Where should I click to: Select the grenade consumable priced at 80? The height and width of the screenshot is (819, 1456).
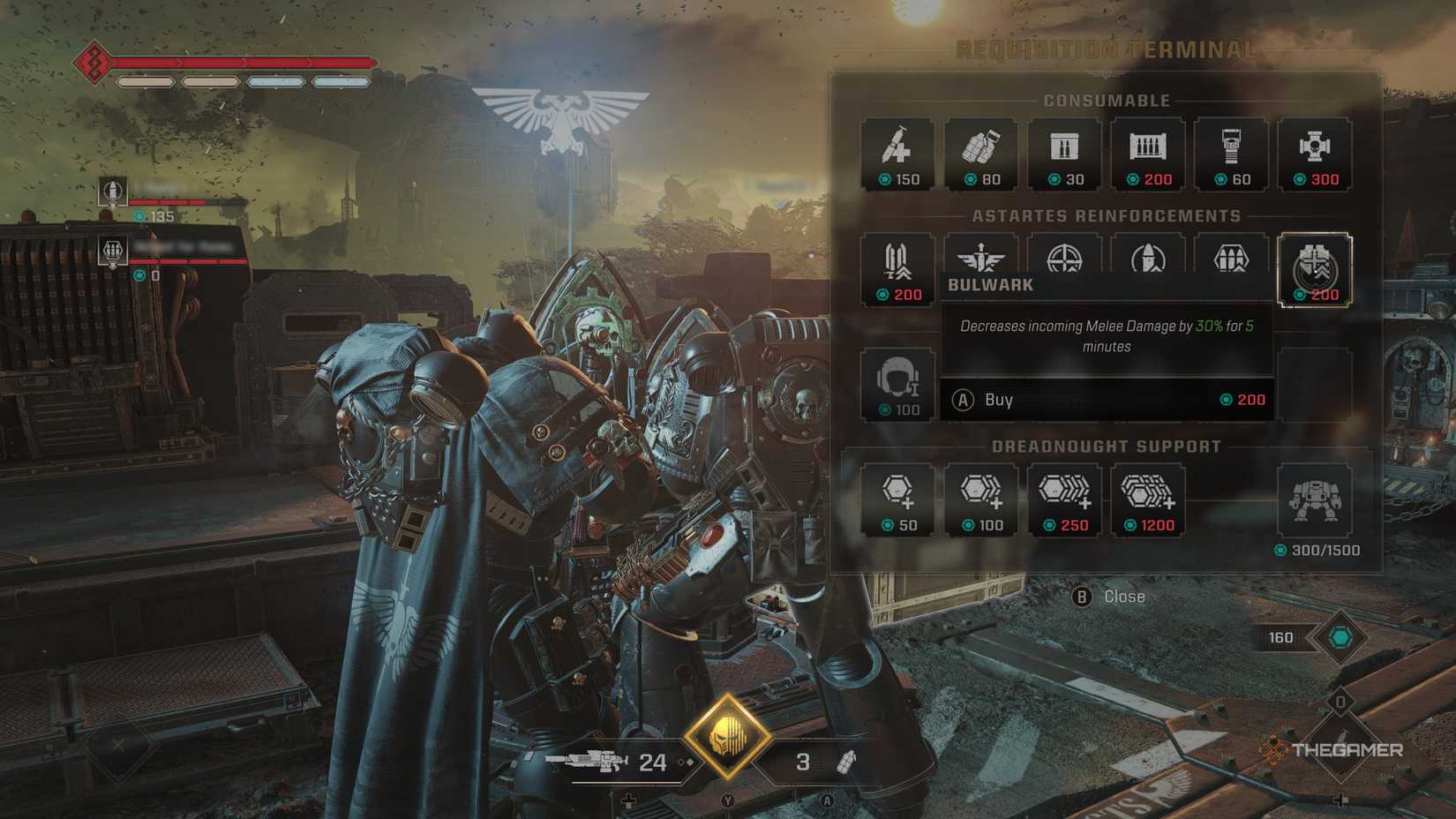point(979,154)
